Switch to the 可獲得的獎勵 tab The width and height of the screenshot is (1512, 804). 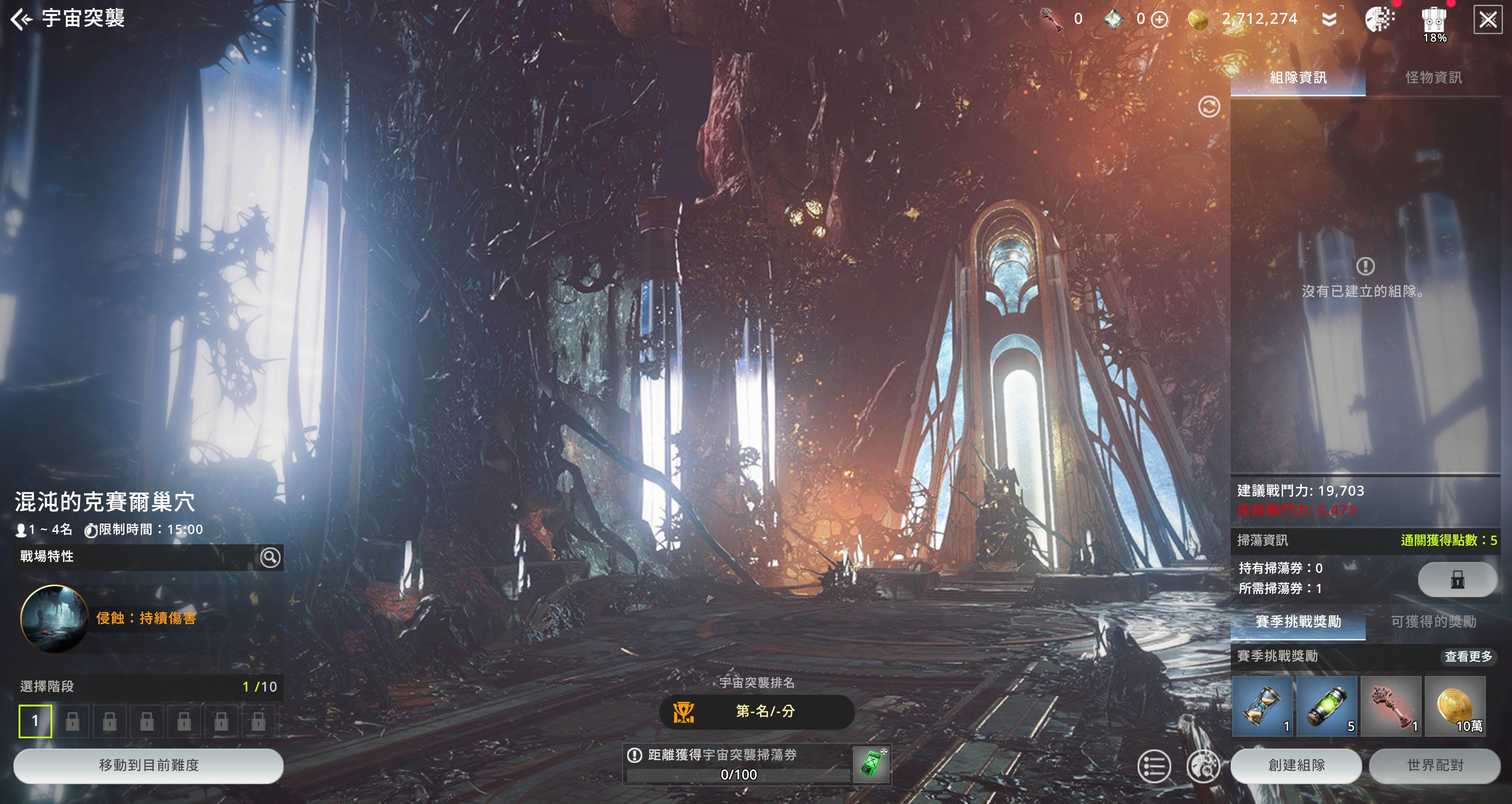click(x=1433, y=621)
